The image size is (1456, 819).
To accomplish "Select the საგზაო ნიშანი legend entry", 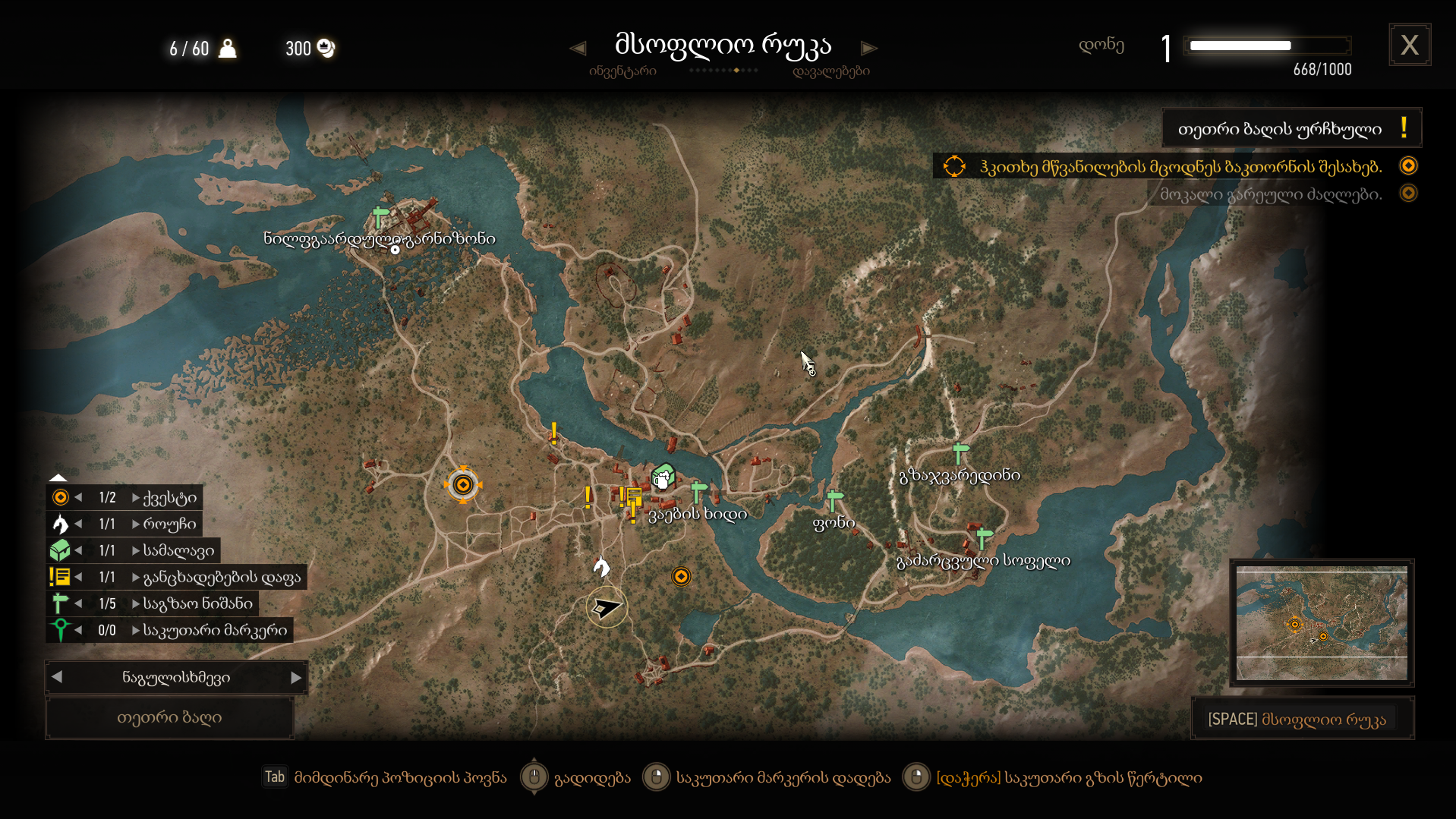I will pyautogui.click(x=197, y=604).
